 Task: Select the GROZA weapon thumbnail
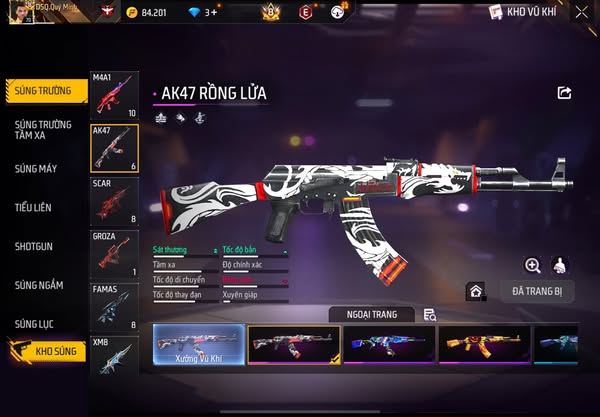114,254
